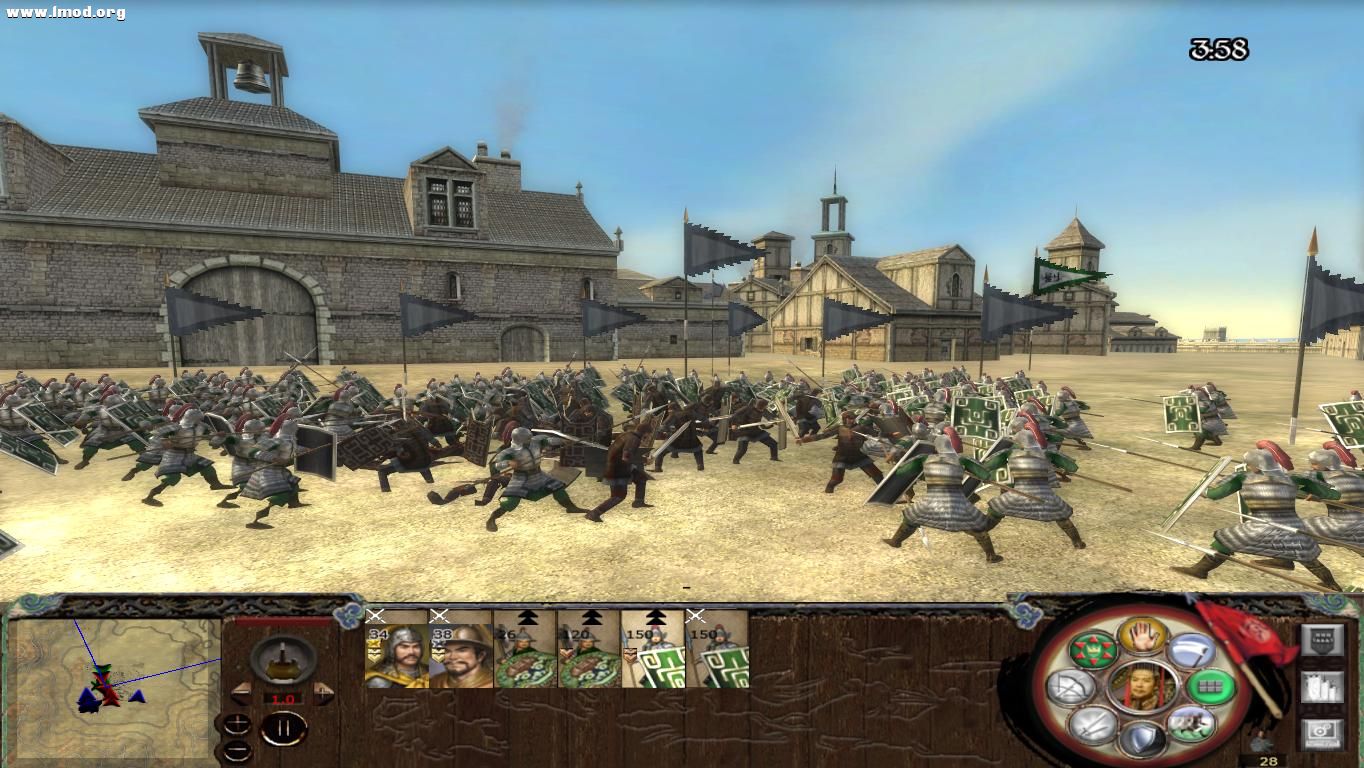
Task: Click the green faction crest on the command dial
Action: pyautogui.click(x=1093, y=649)
